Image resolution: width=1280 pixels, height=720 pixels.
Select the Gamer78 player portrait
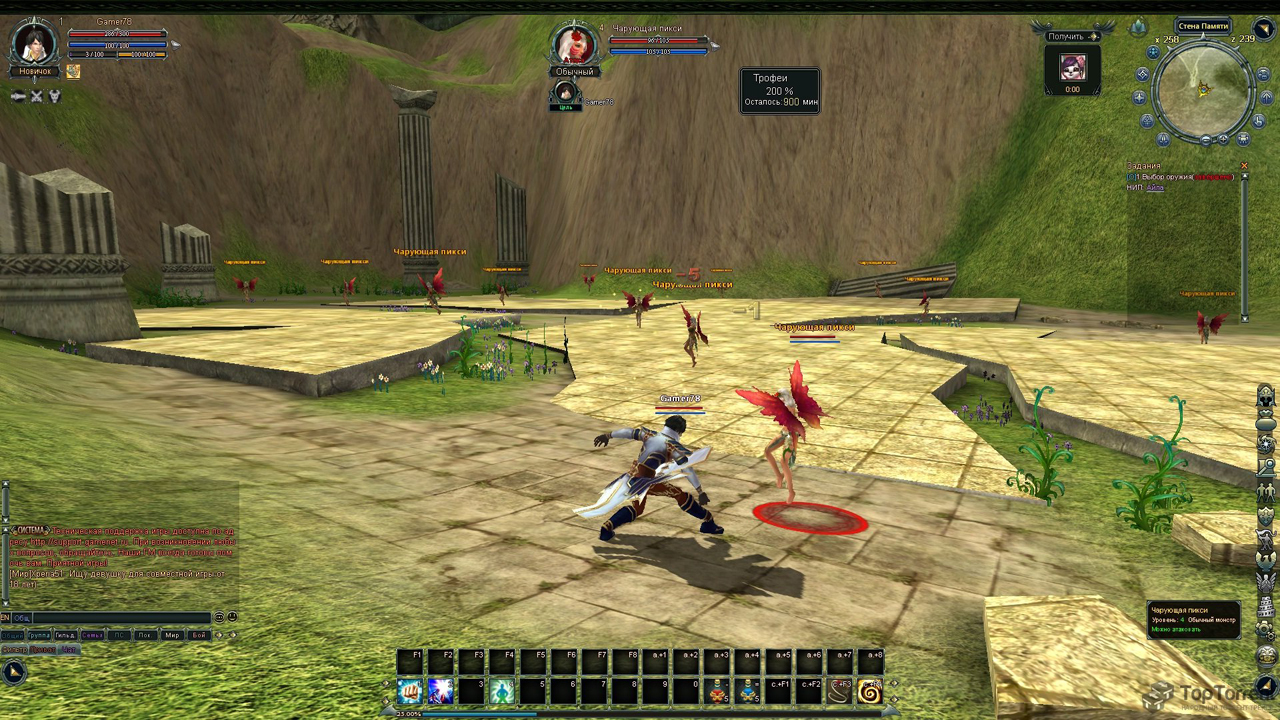click(36, 43)
